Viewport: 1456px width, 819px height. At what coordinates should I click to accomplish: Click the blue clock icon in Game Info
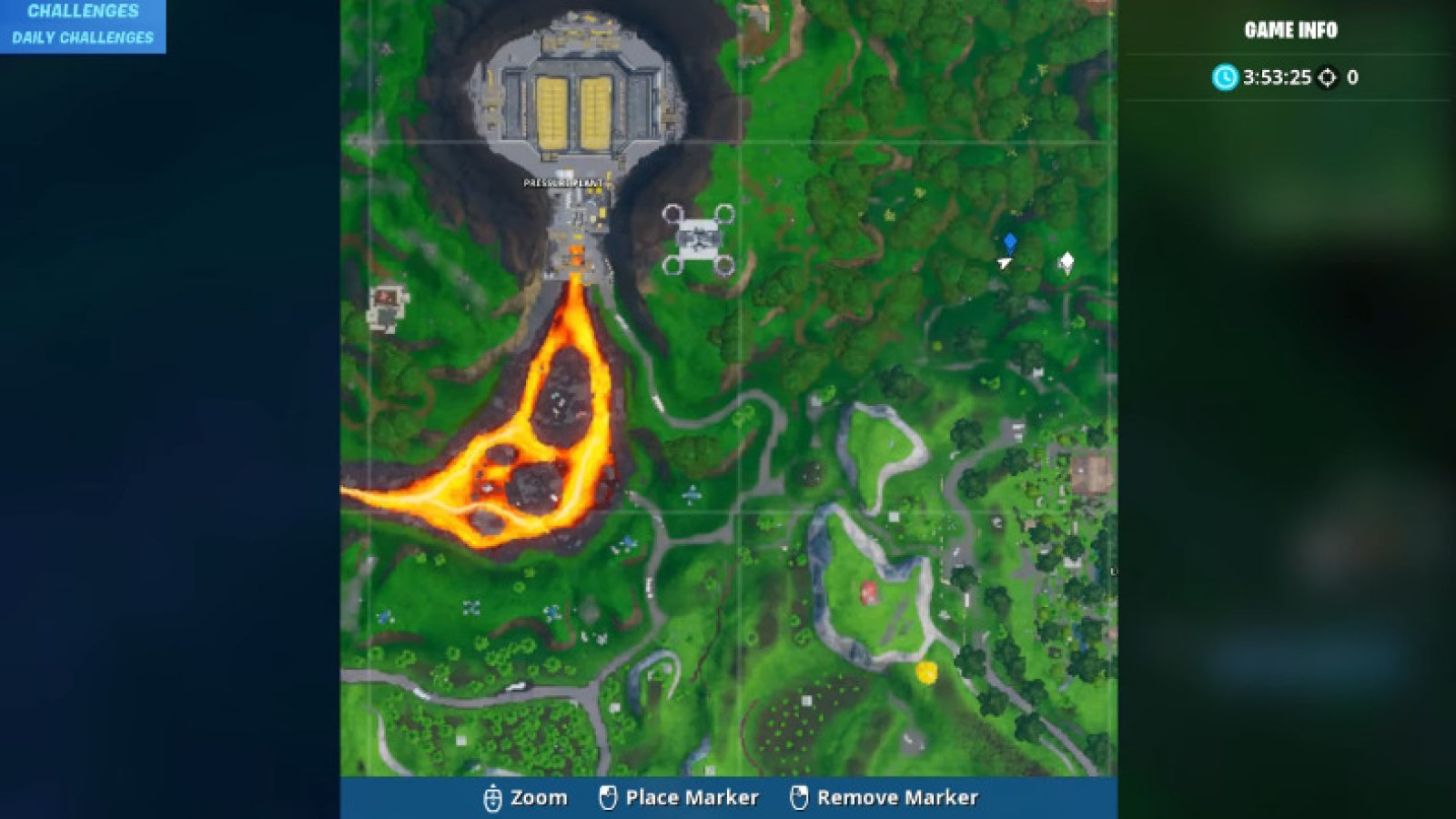coord(1227,78)
